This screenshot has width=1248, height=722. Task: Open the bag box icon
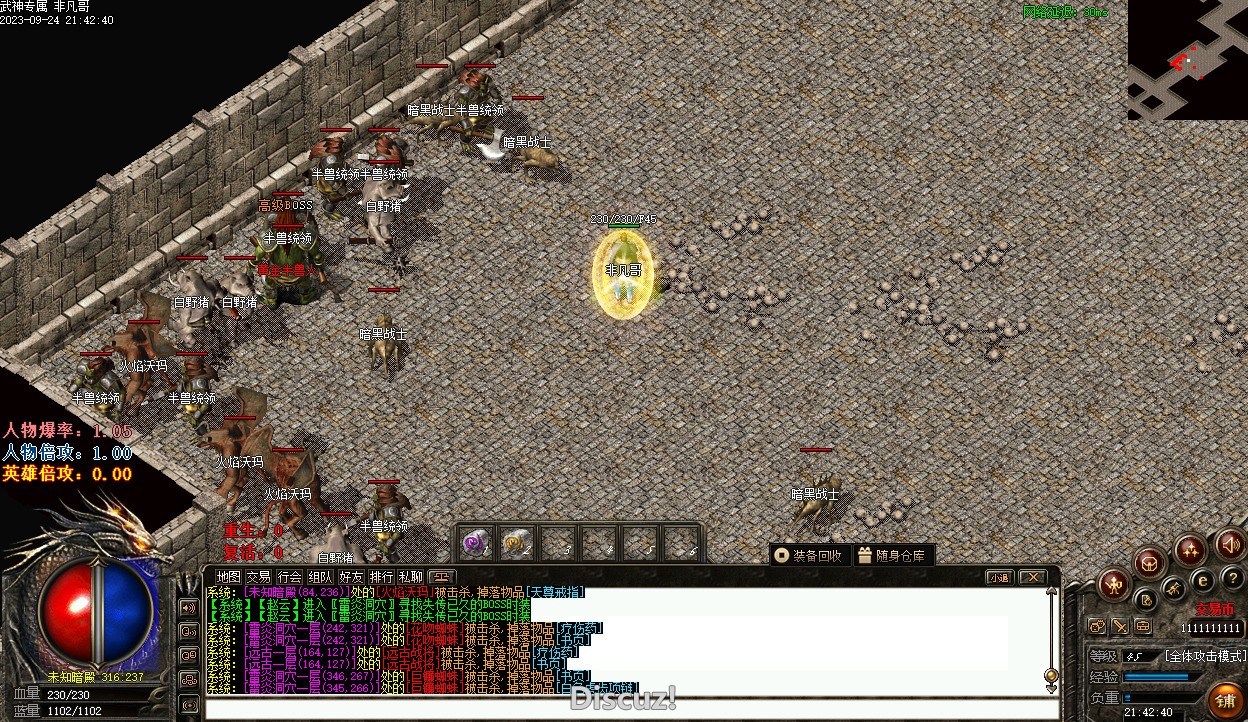click(1150, 562)
